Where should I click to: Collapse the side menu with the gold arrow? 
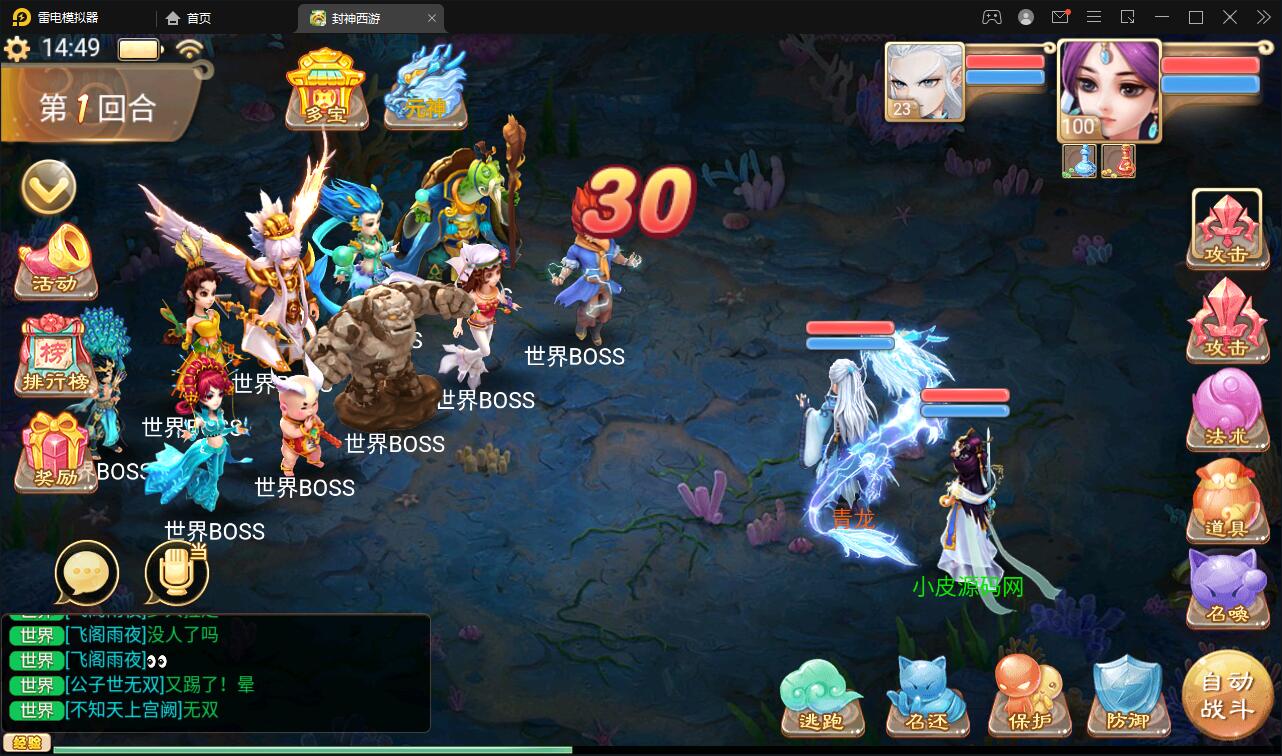(x=48, y=186)
